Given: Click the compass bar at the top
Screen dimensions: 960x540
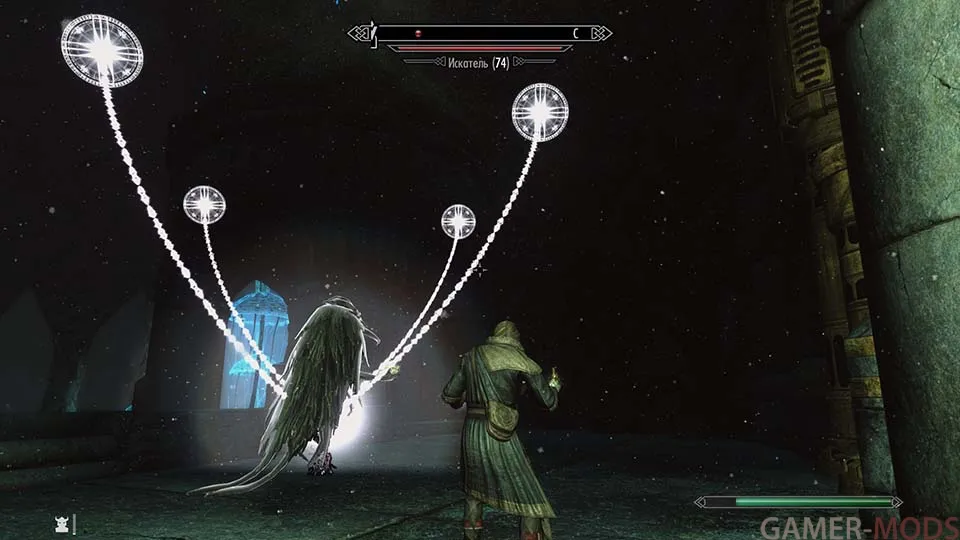Looking at the screenshot, I should [480, 33].
